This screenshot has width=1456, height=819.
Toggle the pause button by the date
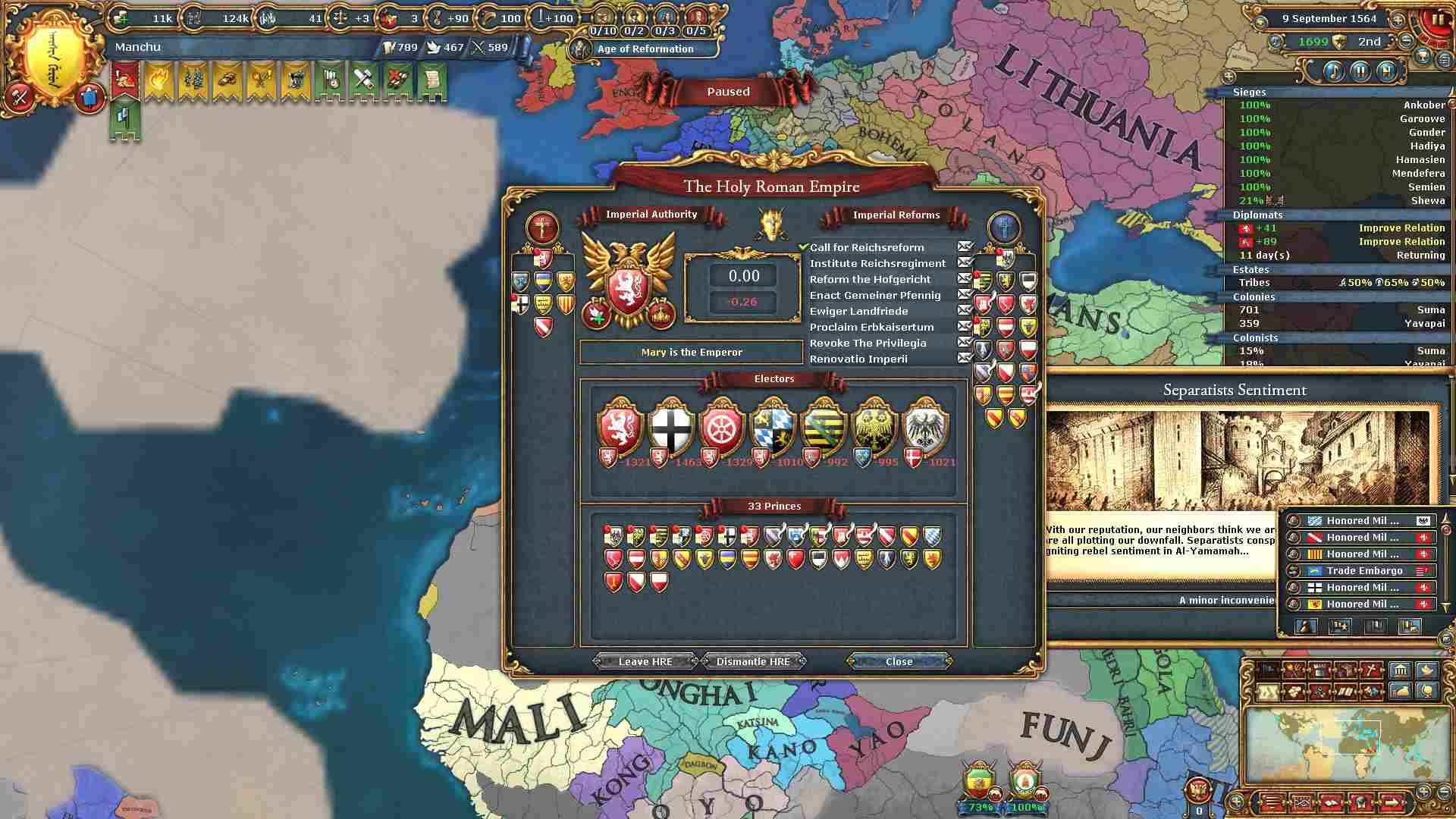pyautogui.click(x=1437, y=19)
